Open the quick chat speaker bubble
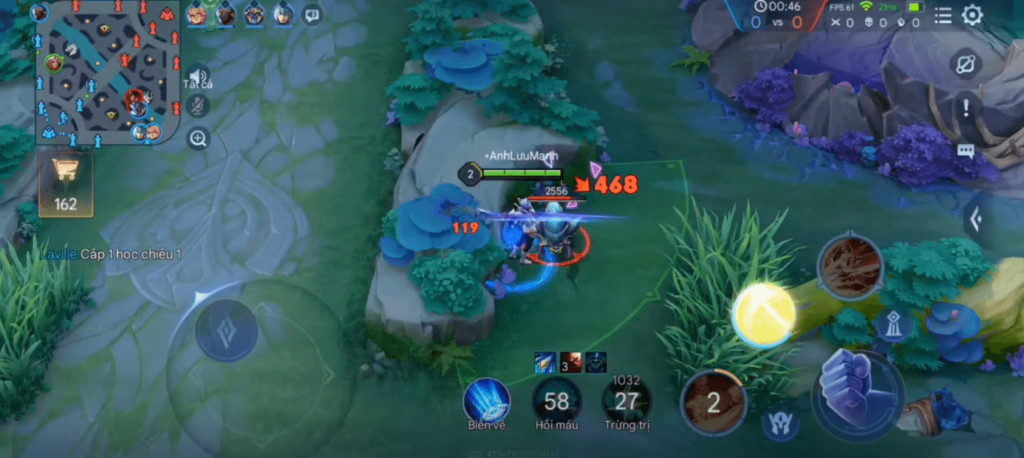1024x458 pixels. point(312,14)
